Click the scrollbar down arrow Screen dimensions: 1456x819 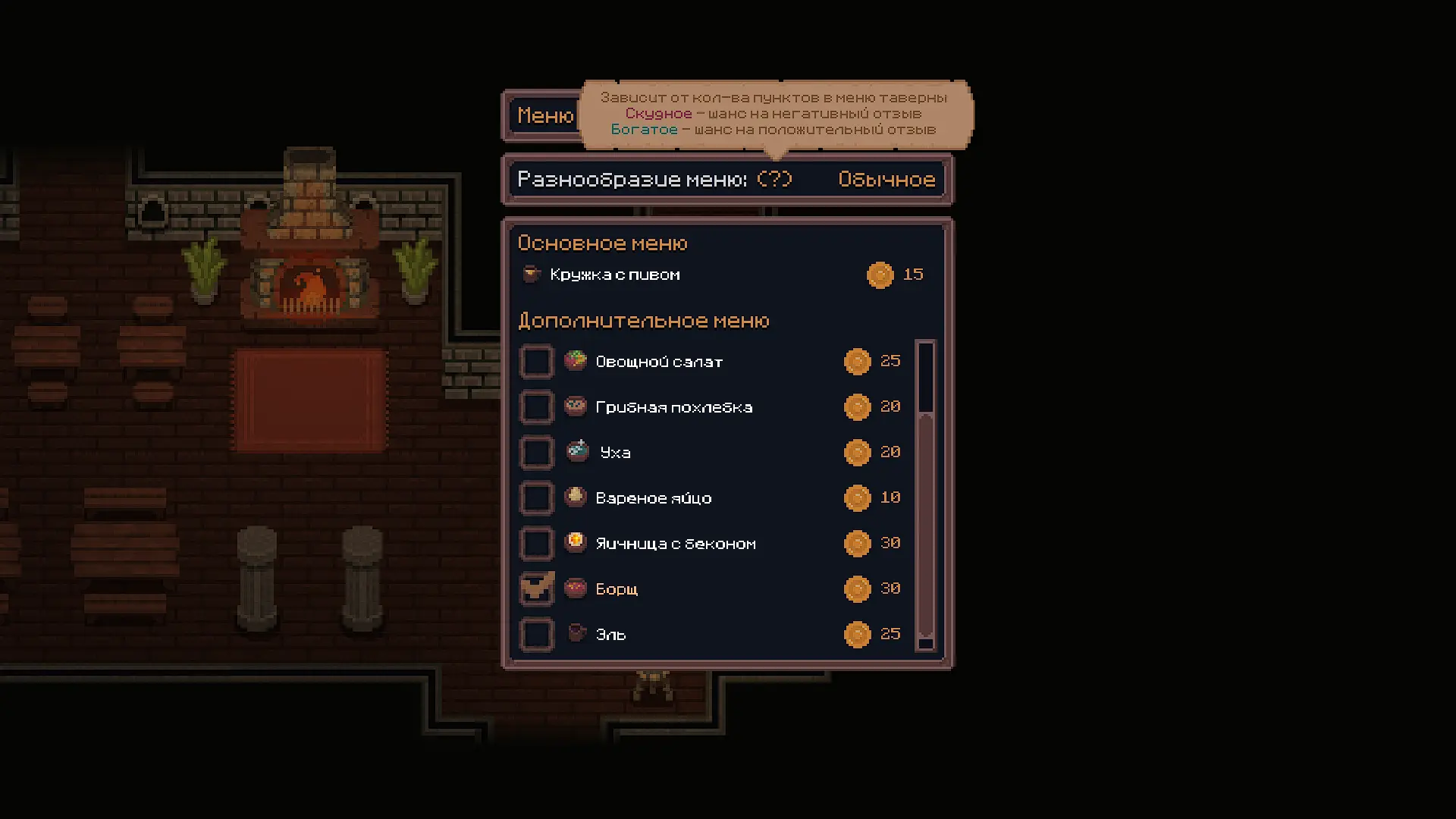[x=925, y=643]
